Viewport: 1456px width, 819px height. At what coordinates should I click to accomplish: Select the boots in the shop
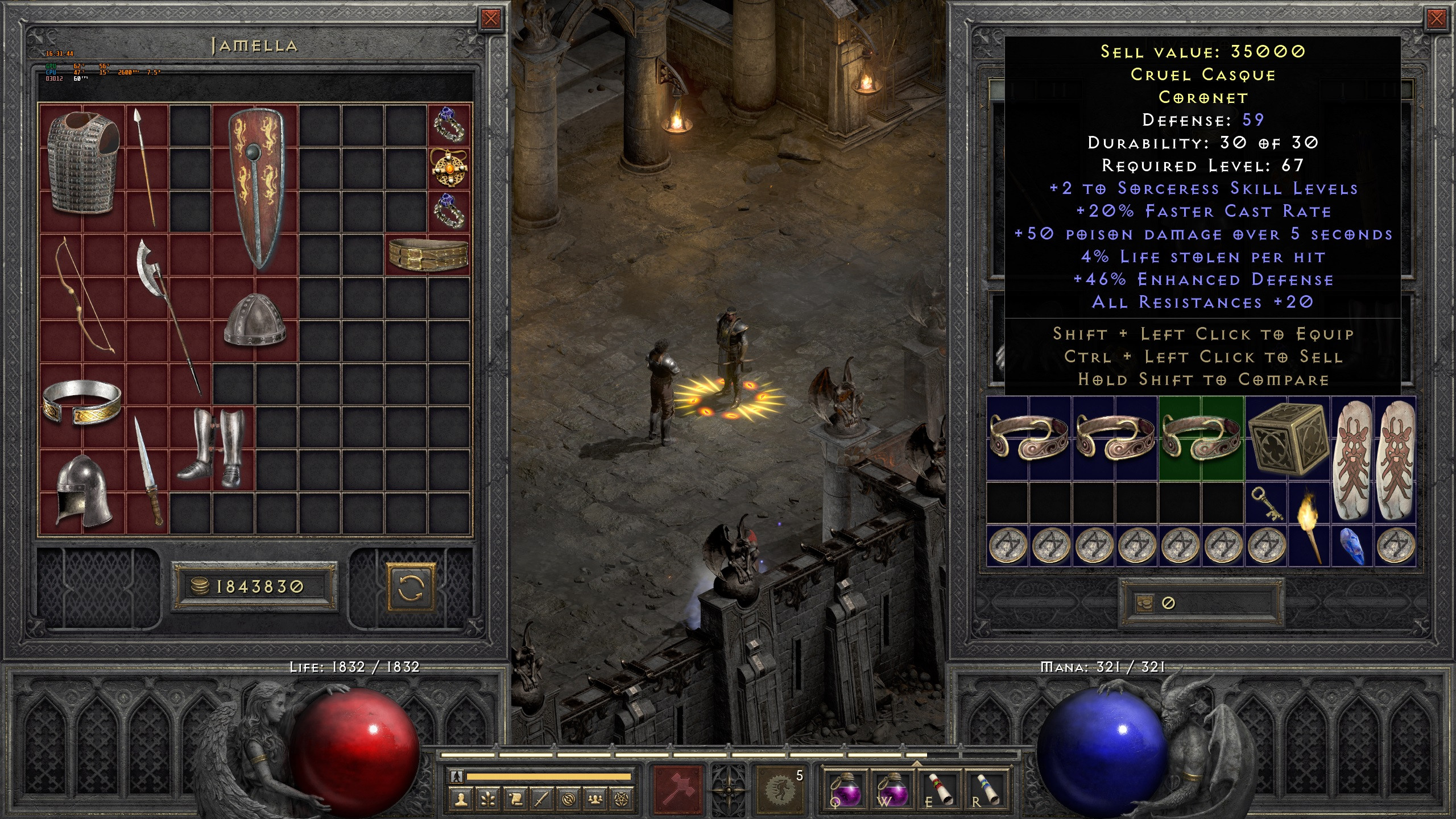pyautogui.click(x=212, y=448)
